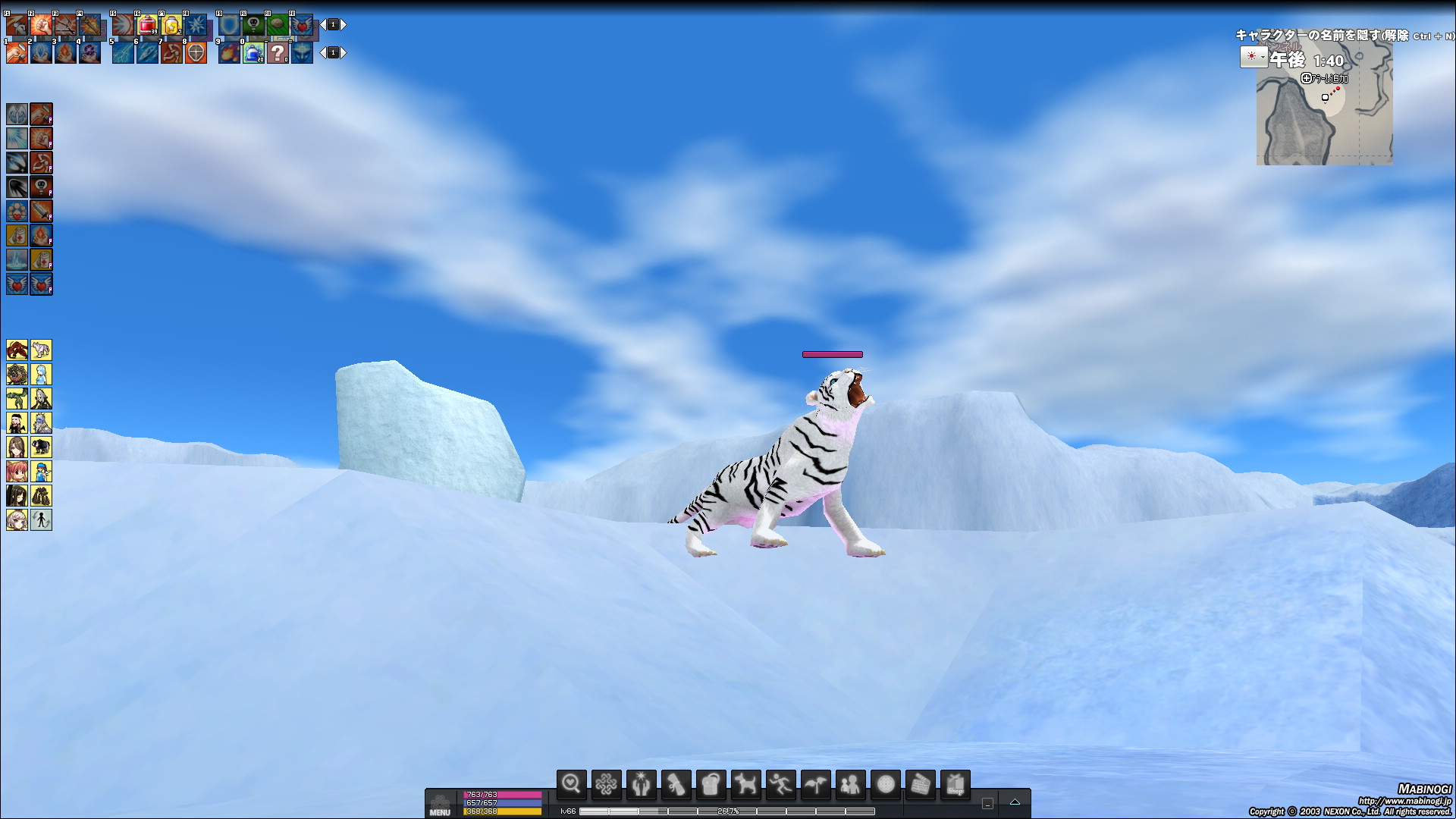Open the scroll quest icon

(x=676, y=784)
